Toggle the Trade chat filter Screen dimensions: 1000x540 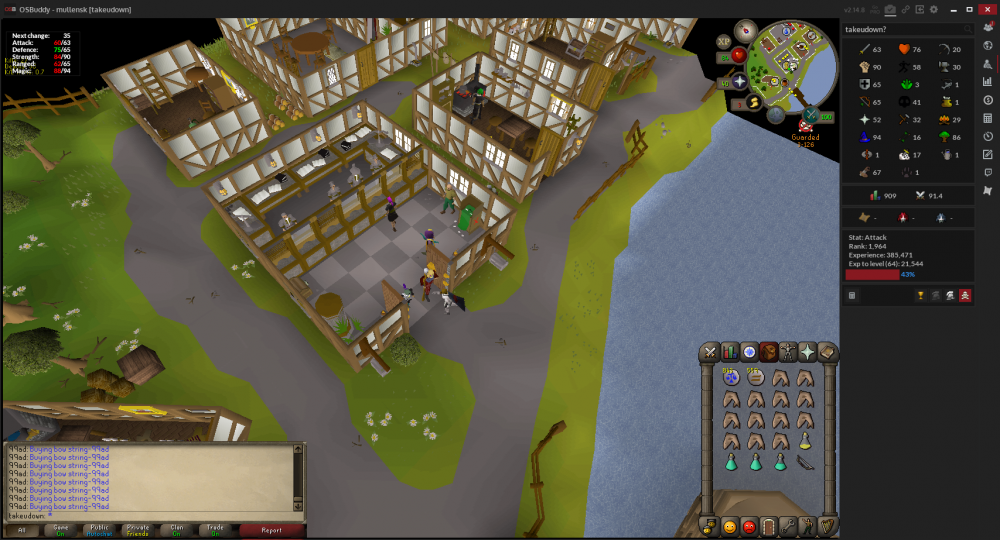[215, 530]
